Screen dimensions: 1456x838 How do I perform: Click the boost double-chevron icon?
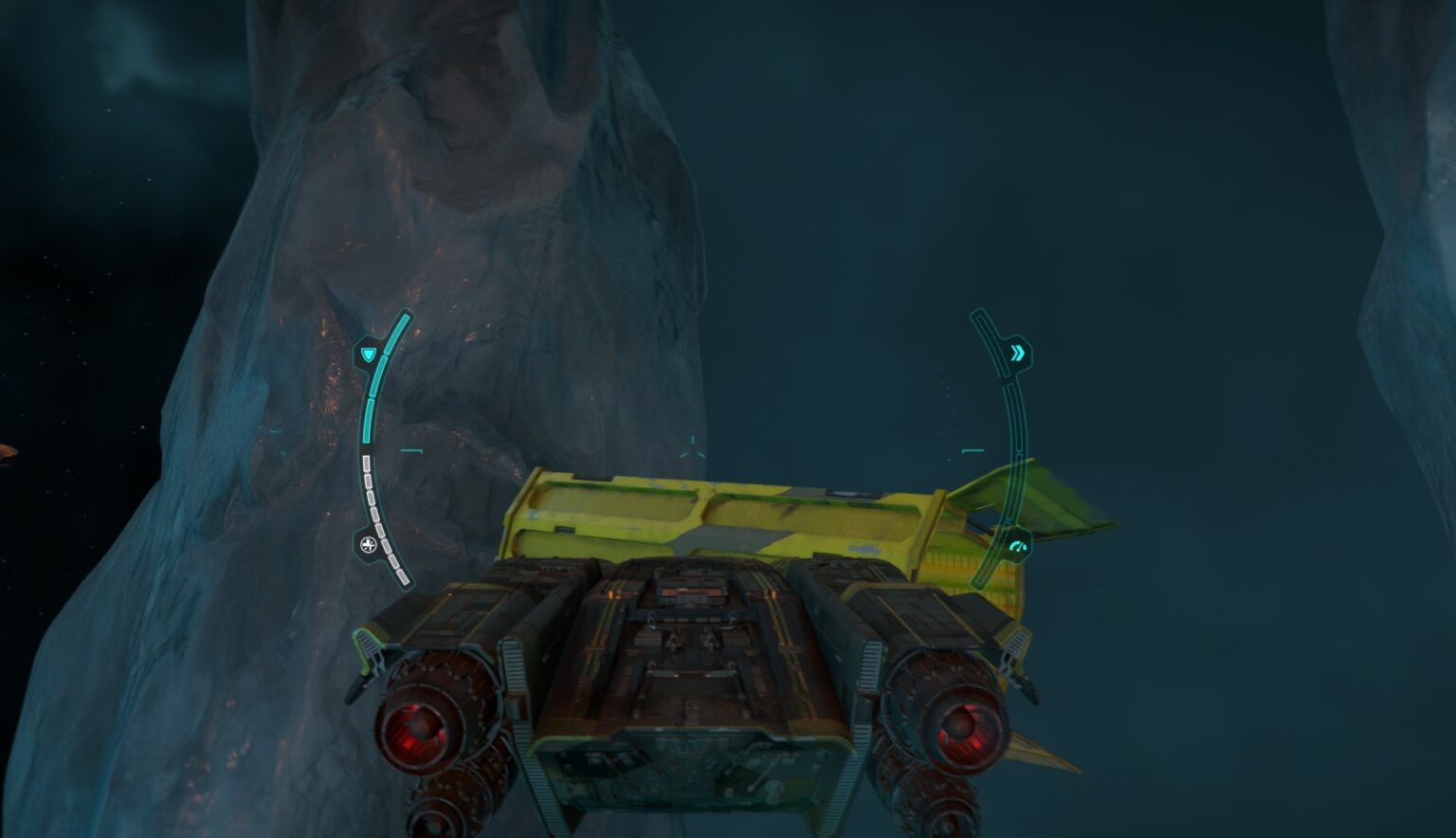pyautogui.click(x=1018, y=352)
